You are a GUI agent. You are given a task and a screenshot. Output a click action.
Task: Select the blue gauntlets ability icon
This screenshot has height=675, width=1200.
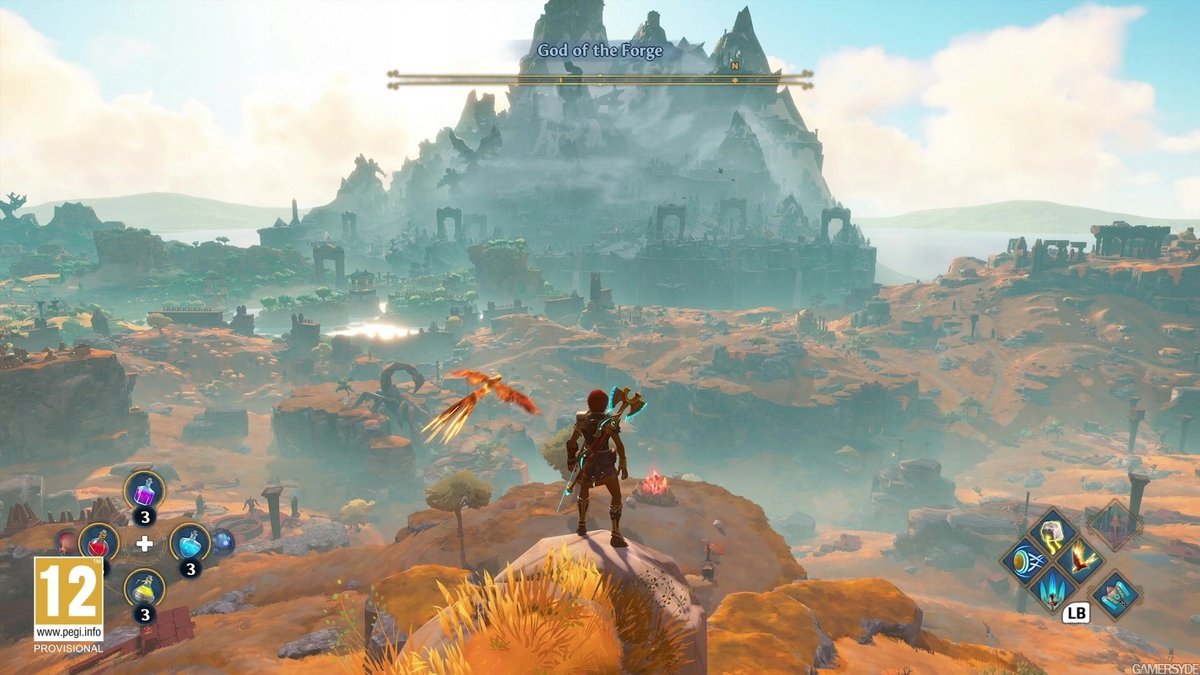pos(1116,594)
